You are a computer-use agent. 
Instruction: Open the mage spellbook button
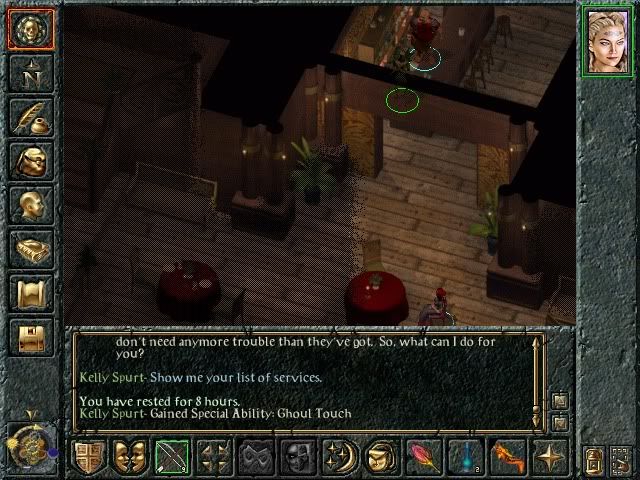tap(31, 249)
